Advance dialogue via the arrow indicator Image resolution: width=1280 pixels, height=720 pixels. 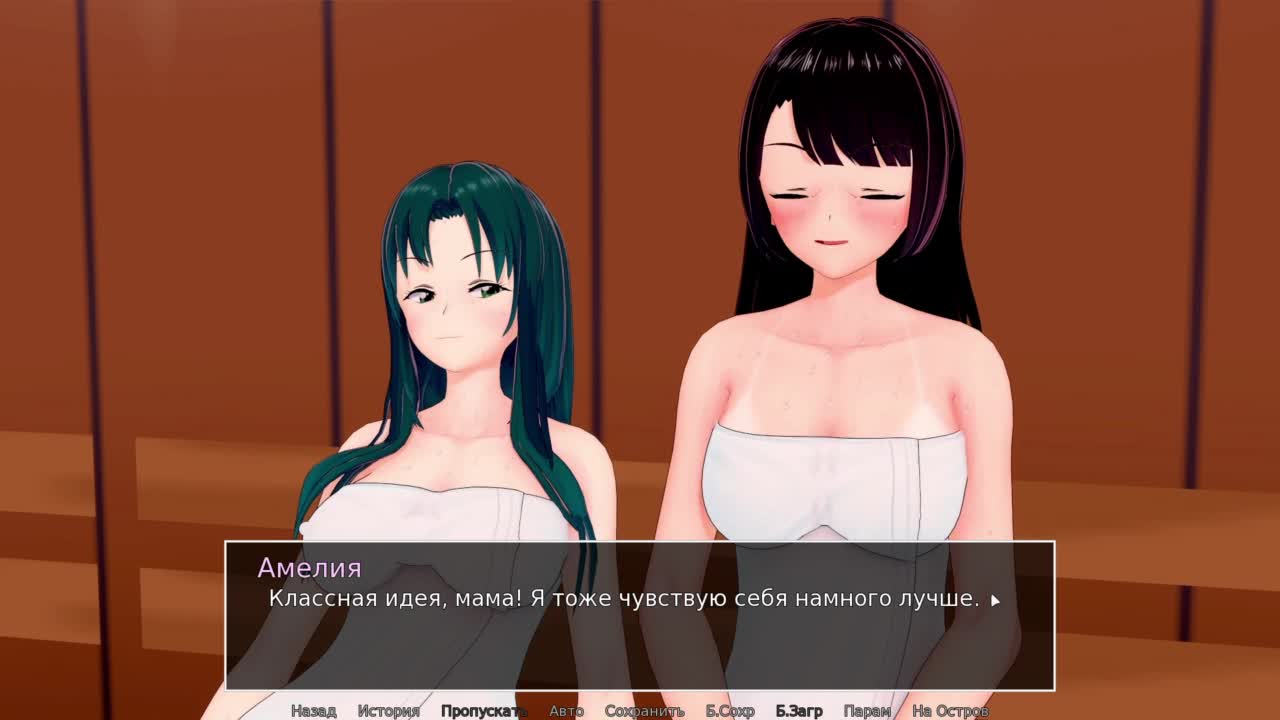click(x=995, y=601)
